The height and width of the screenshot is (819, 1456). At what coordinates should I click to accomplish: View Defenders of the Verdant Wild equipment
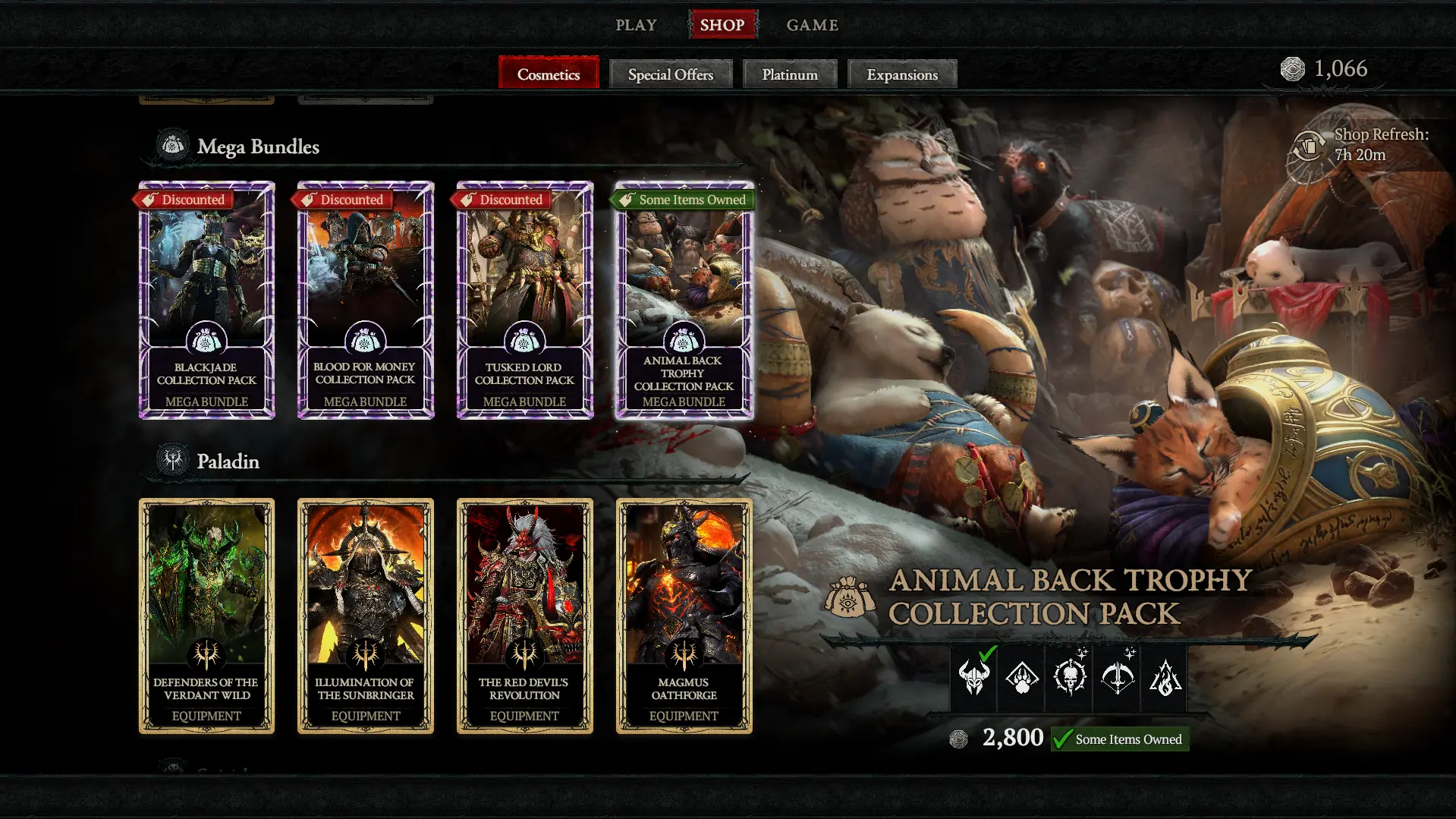(206, 616)
